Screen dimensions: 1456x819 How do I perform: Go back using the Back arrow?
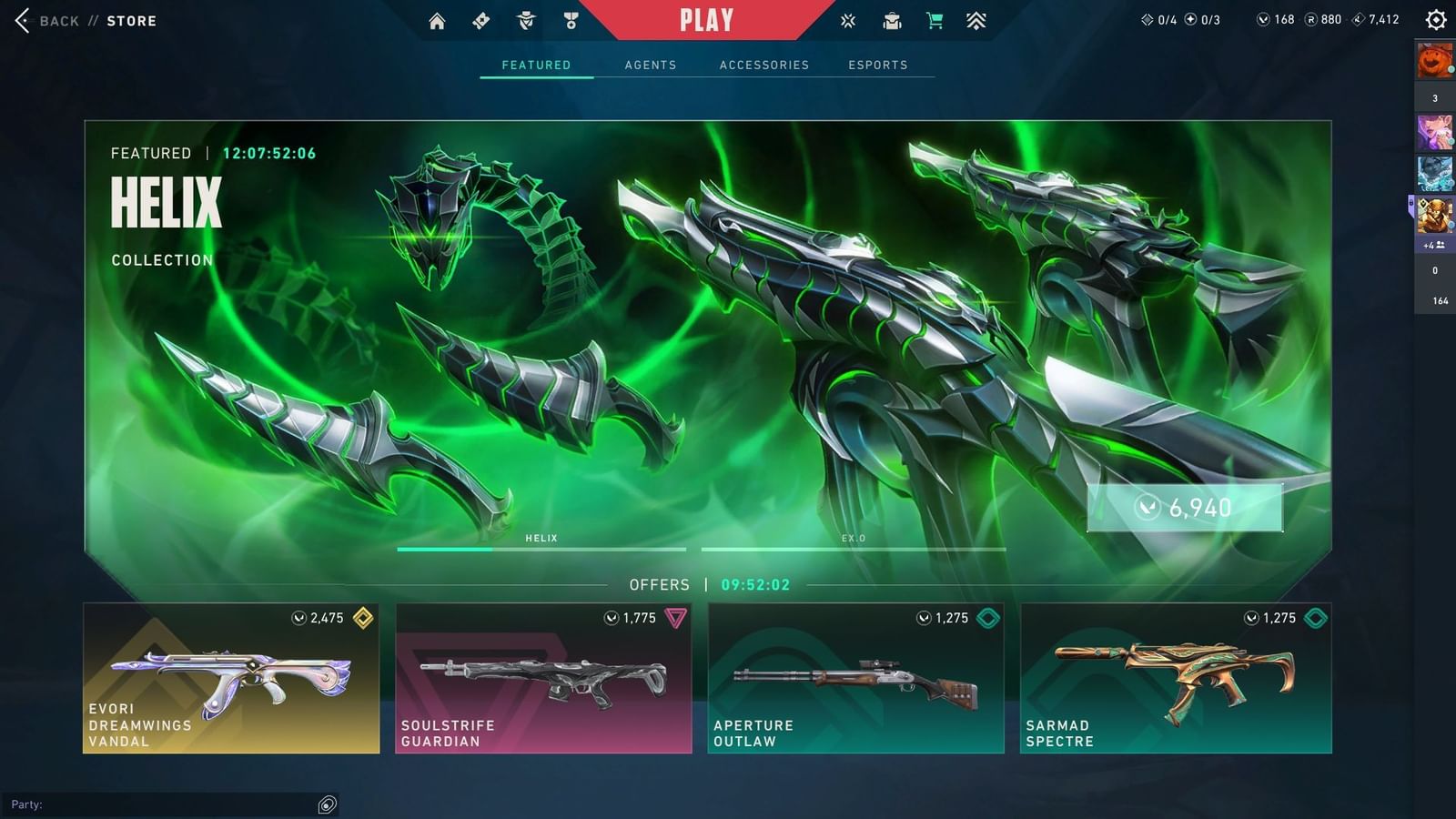click(23, 20)
